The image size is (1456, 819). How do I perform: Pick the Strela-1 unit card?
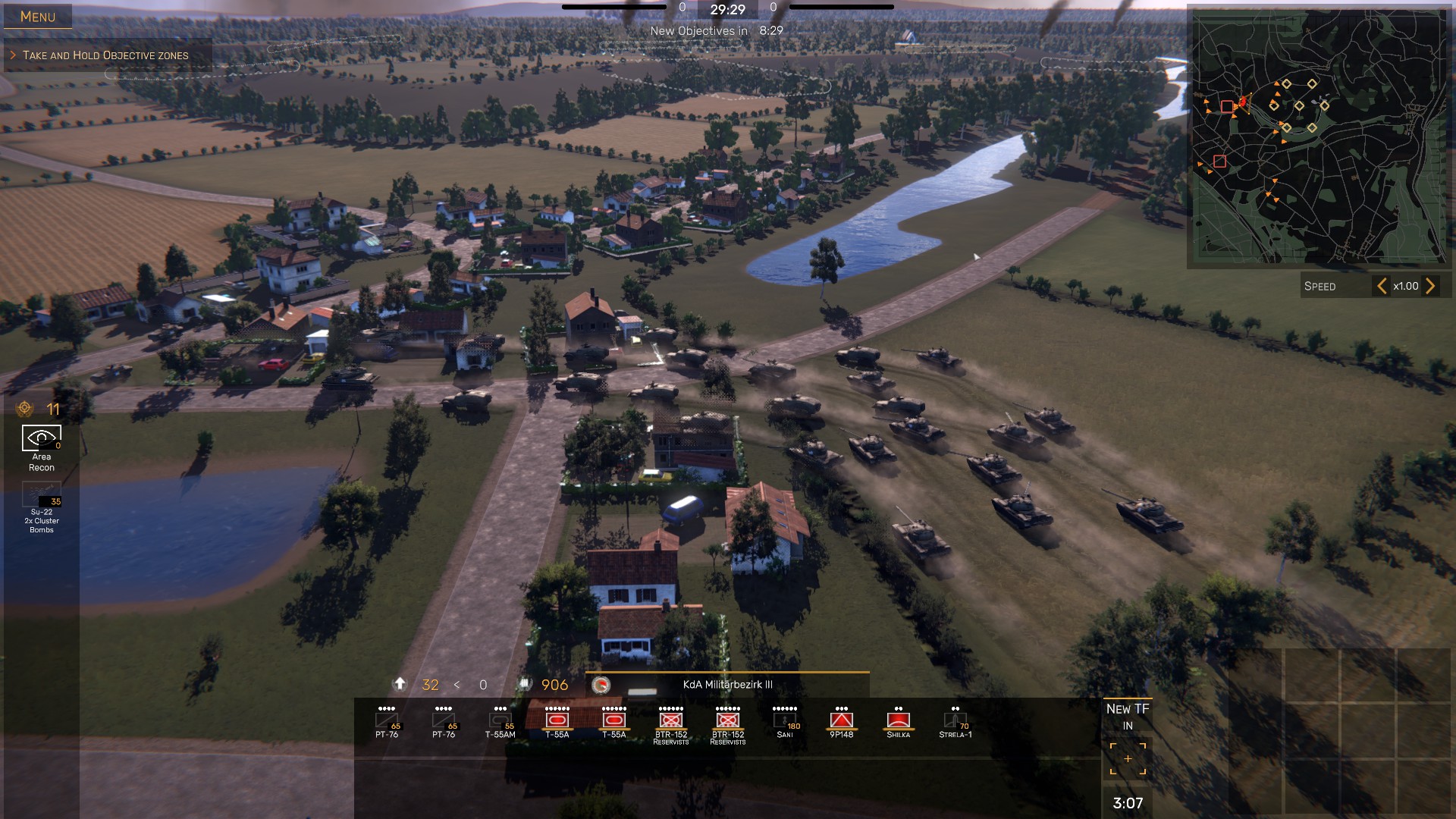(955, 722)
